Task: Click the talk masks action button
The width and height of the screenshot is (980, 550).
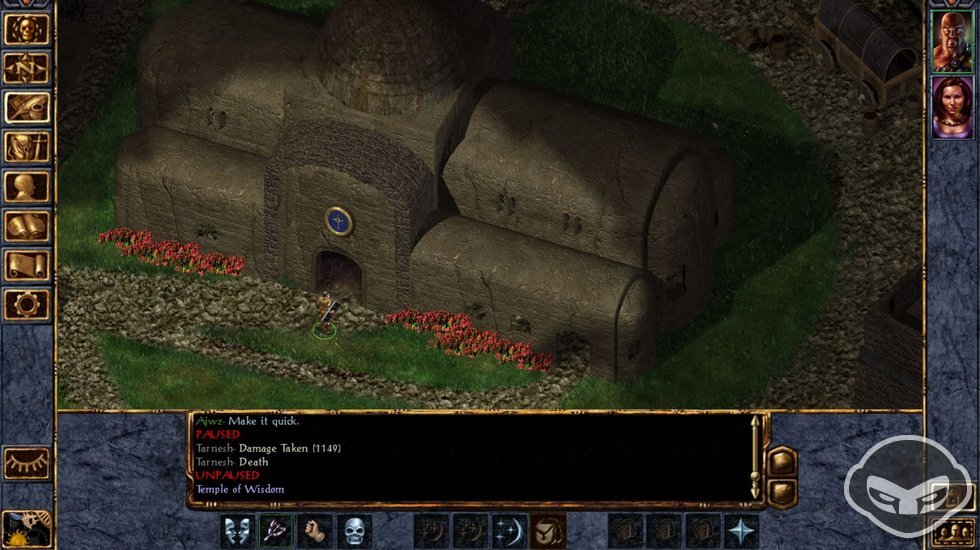Action: (237, 530)
